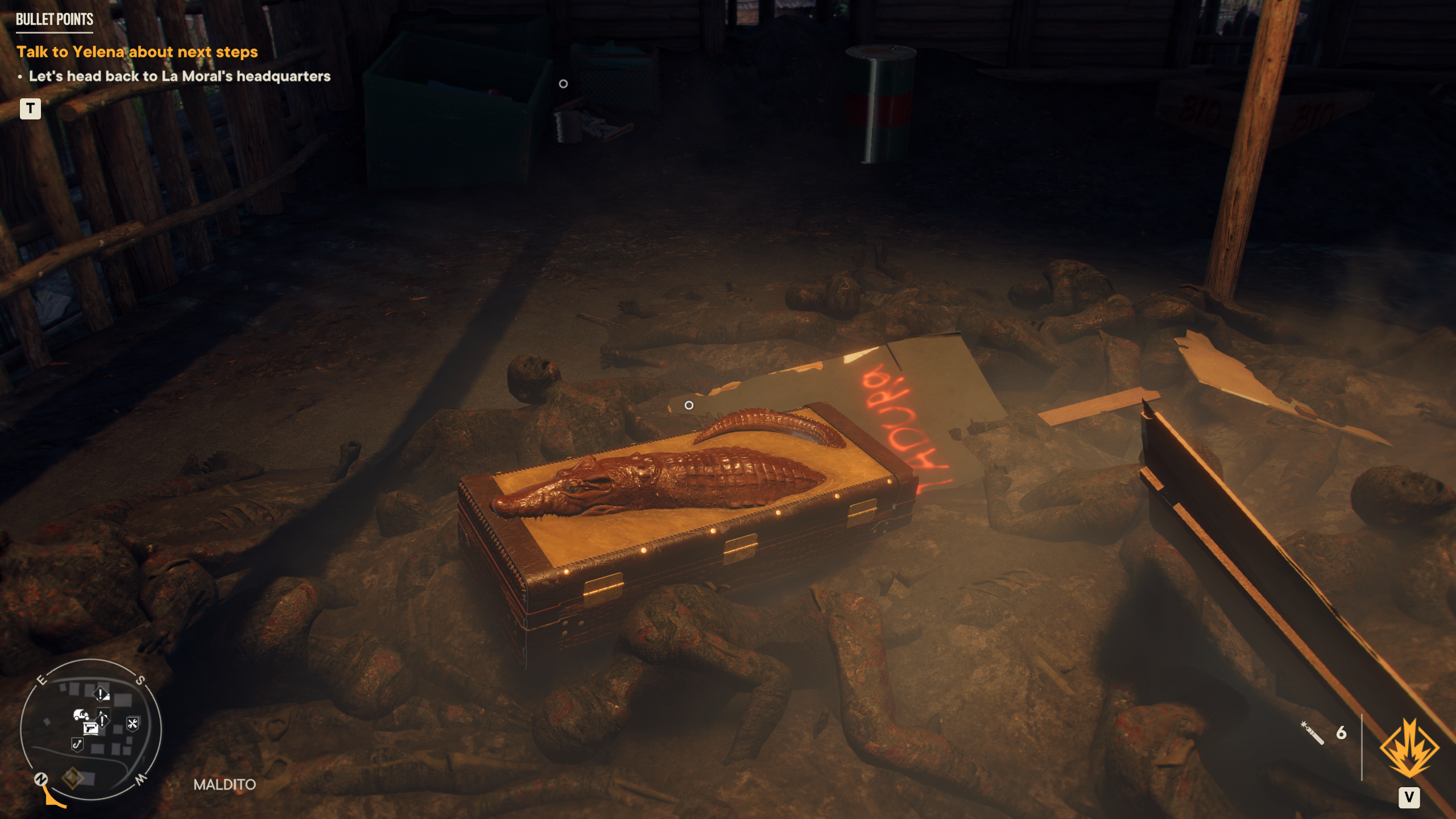Click the interaction dot near the green crate
This screenshot has width=1456, height=819.
pos(562,83)
